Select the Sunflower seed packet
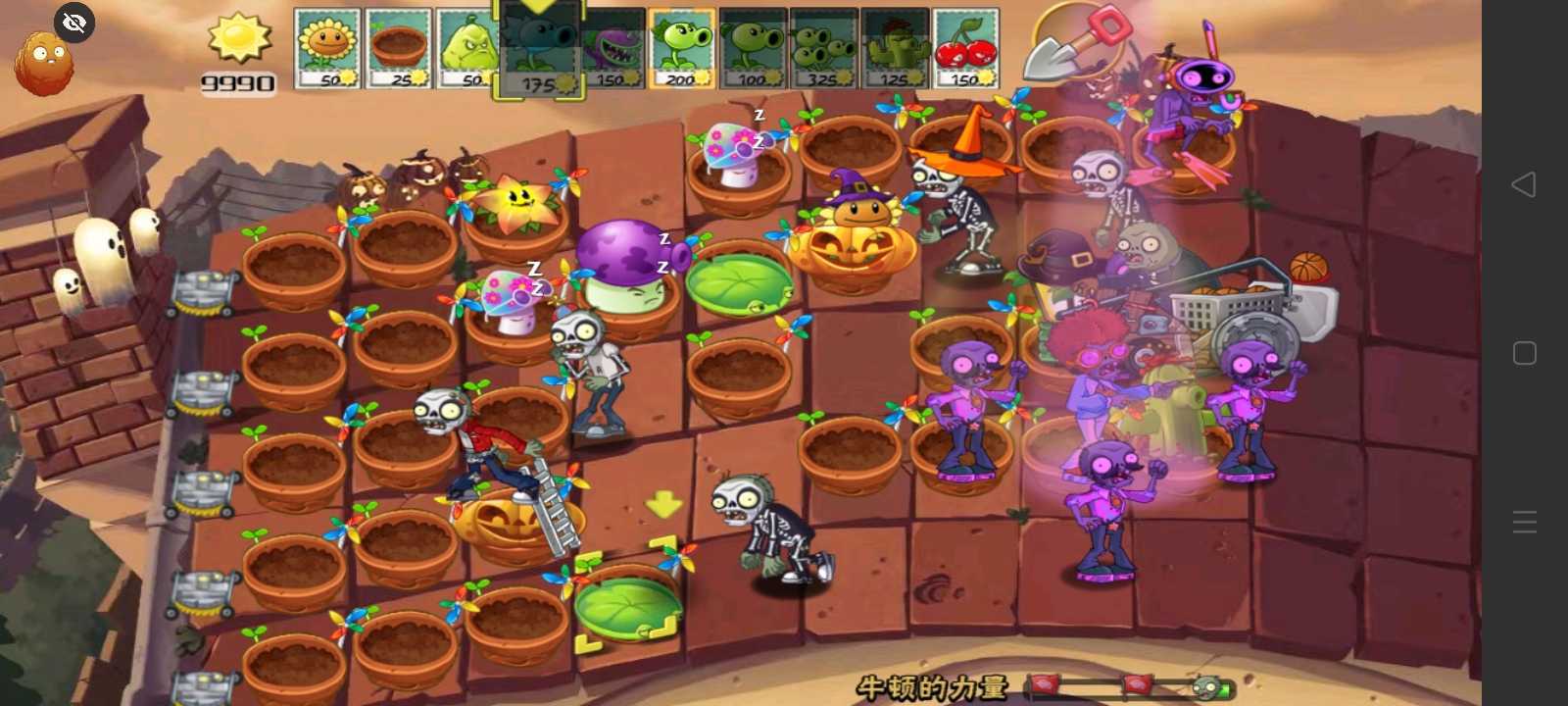 click(328, 47)
